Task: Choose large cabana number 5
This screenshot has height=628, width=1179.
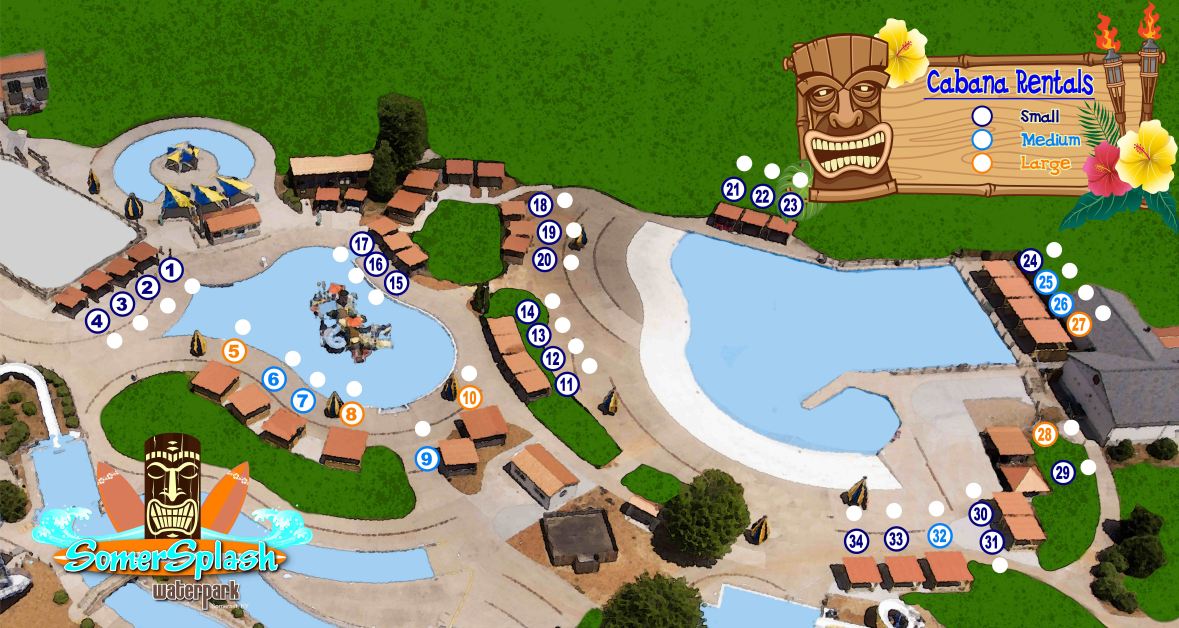Action: coord(234,351)
